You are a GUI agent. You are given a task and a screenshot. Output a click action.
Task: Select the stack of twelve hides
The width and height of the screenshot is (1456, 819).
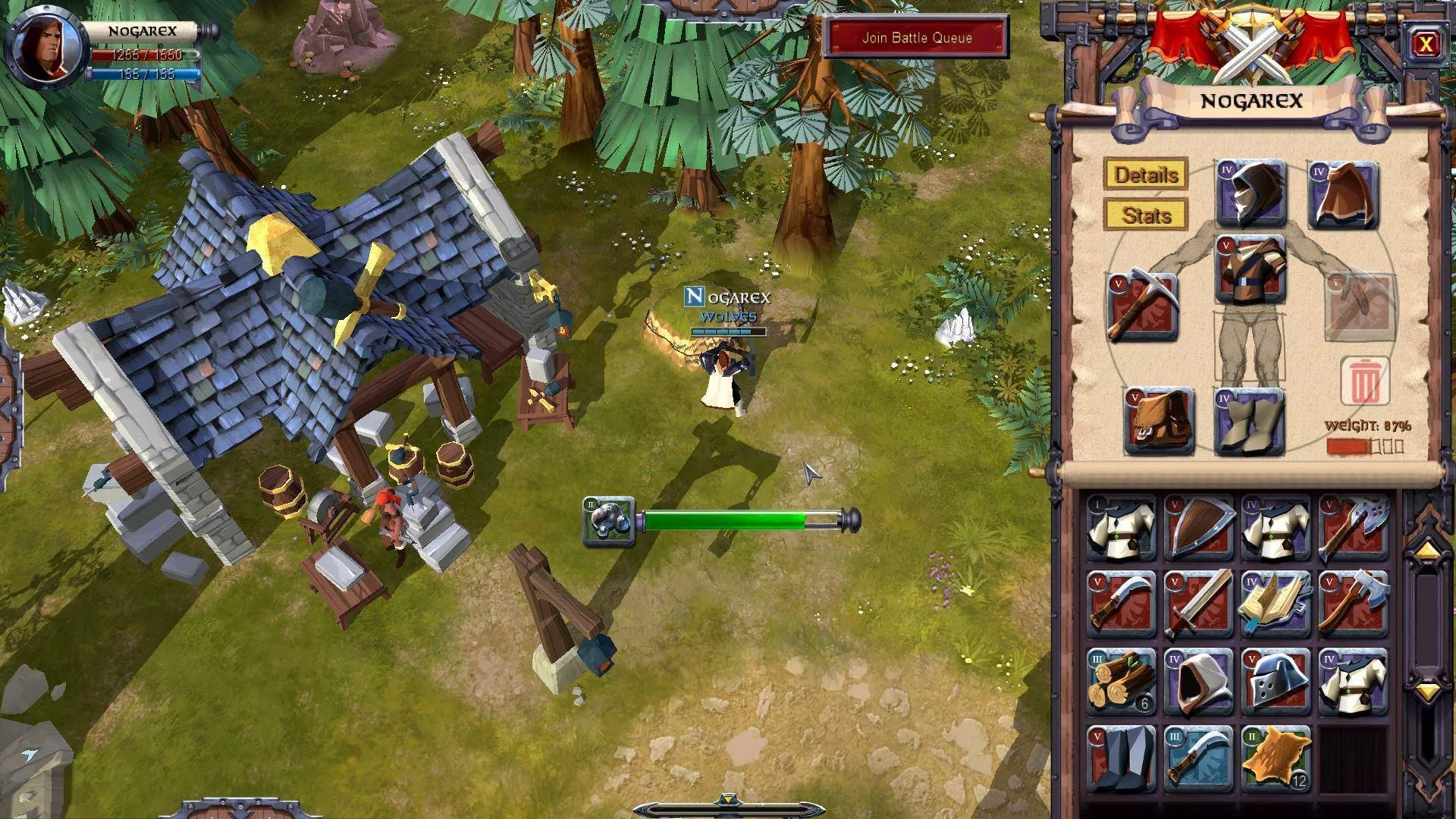[x=1276, y=759]
